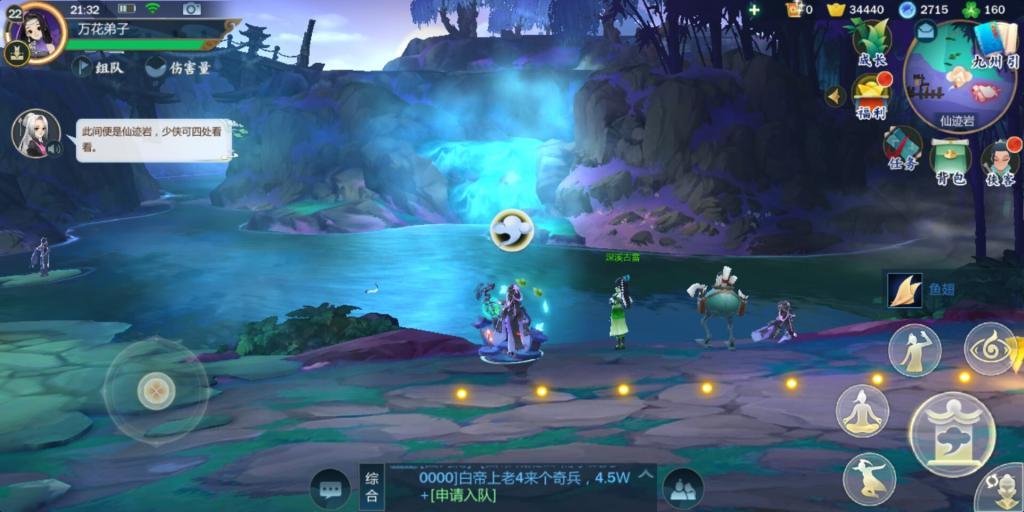Image resolution: width=1024 pixels, height=512 pixels.
Task: Select the 鱼翅 item shortcut
Action: [x=905, y=291]
